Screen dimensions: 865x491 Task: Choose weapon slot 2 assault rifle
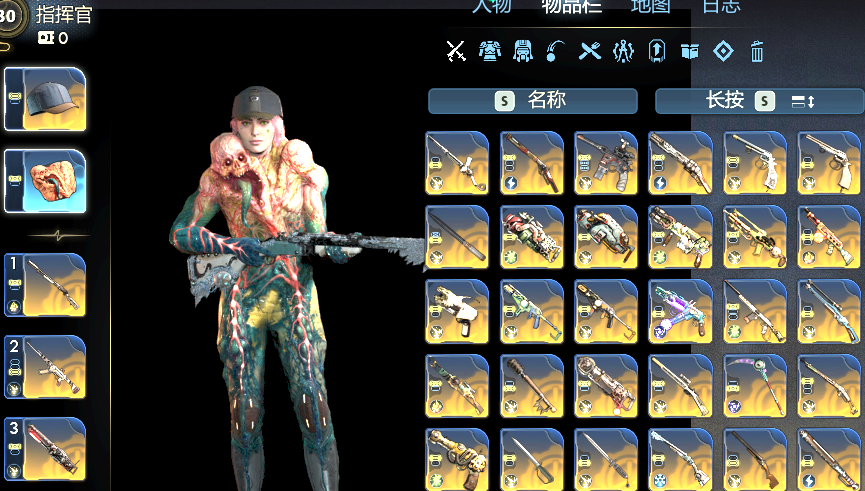point(46,367)
